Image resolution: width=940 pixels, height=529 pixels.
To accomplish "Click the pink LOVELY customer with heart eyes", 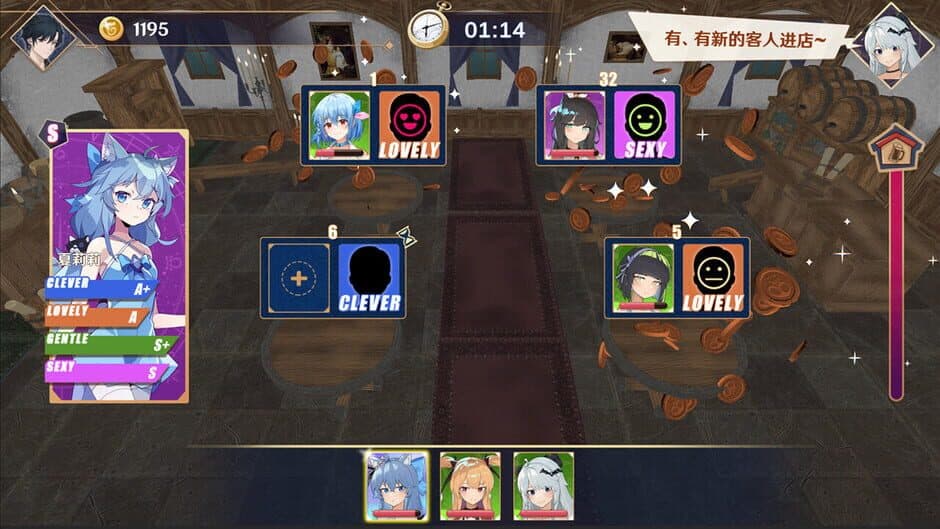I will tap(410, 126).
